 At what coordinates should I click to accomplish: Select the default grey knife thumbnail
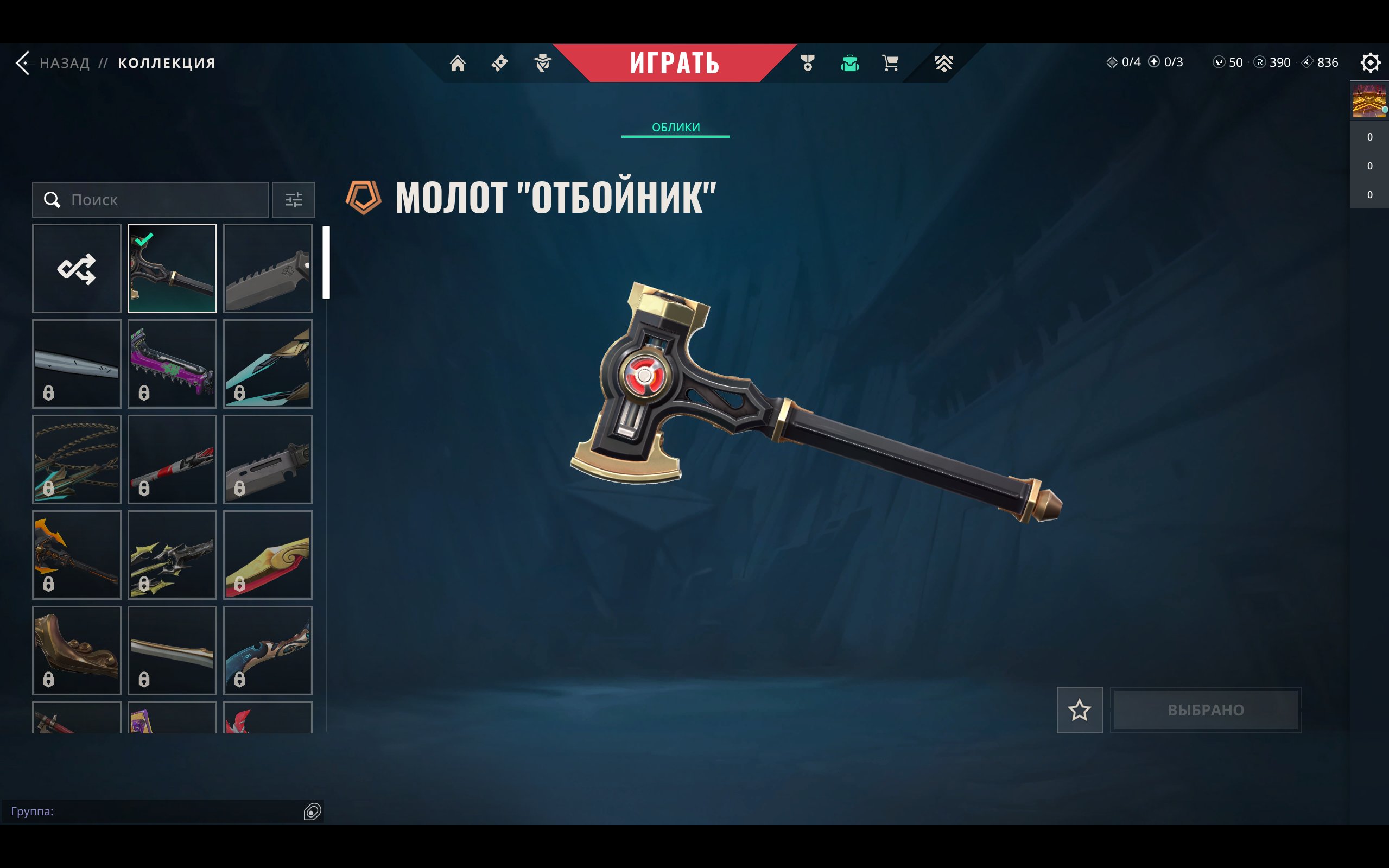click(268, 268)
